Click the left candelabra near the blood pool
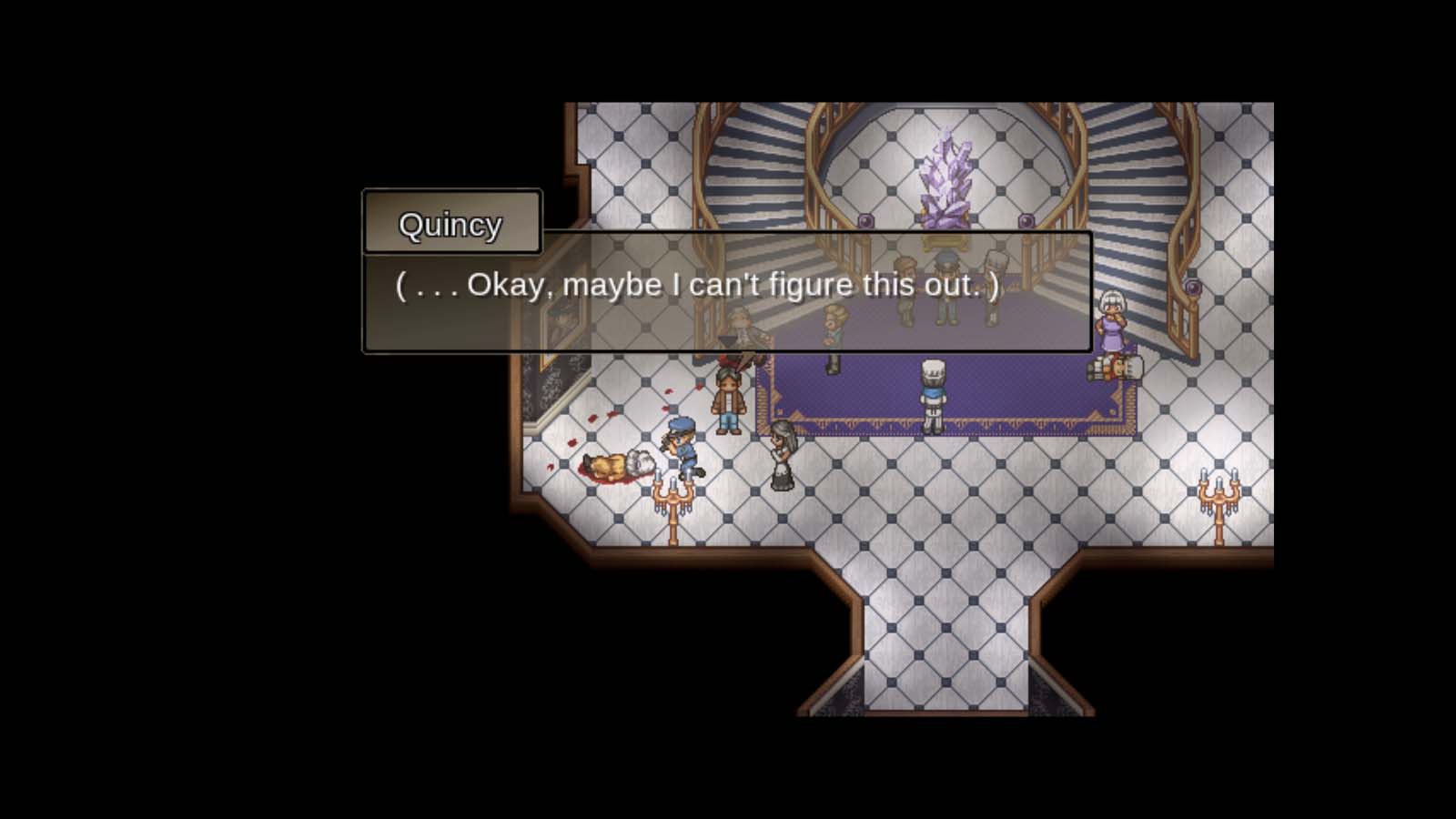Screen dimensions: 1456x819 [673, 496]
